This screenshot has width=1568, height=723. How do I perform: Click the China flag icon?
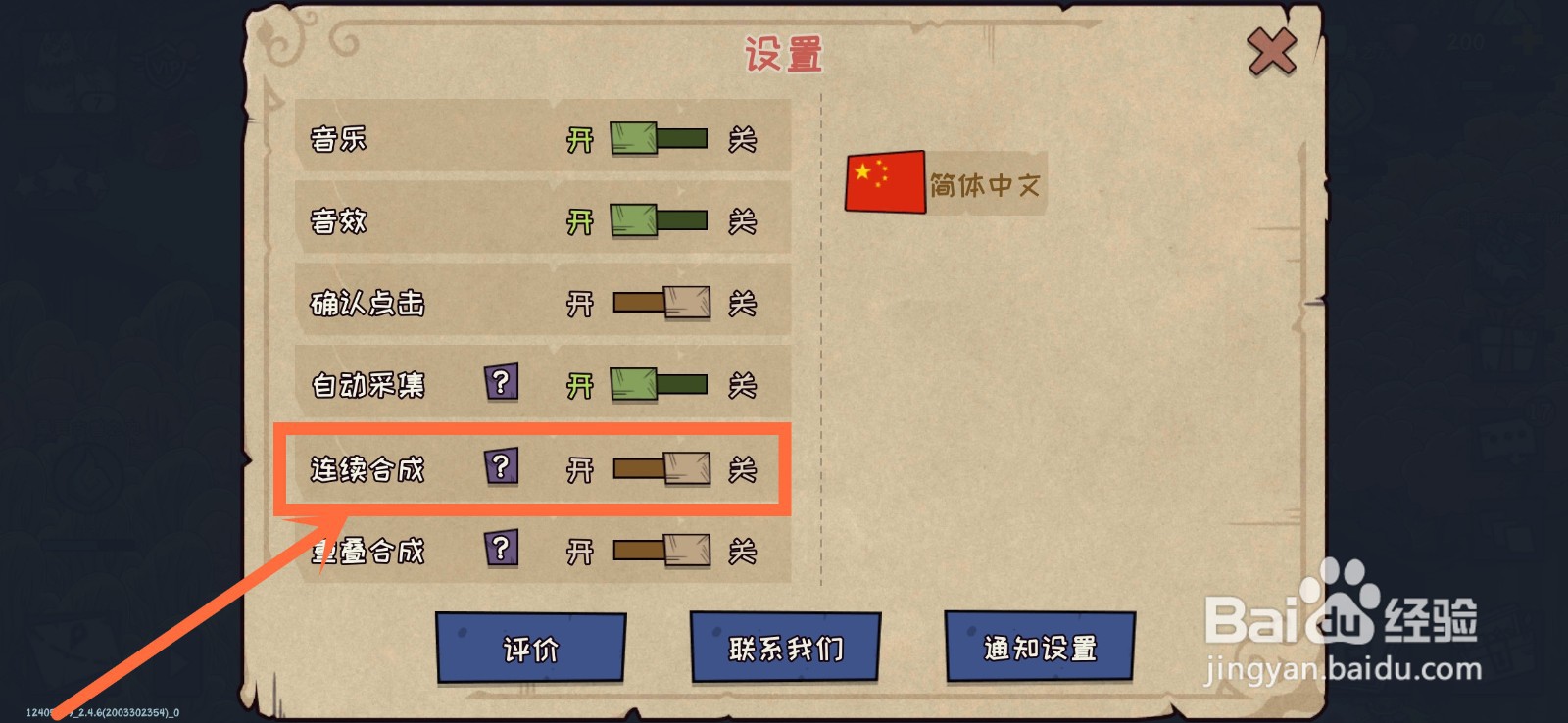883,180
